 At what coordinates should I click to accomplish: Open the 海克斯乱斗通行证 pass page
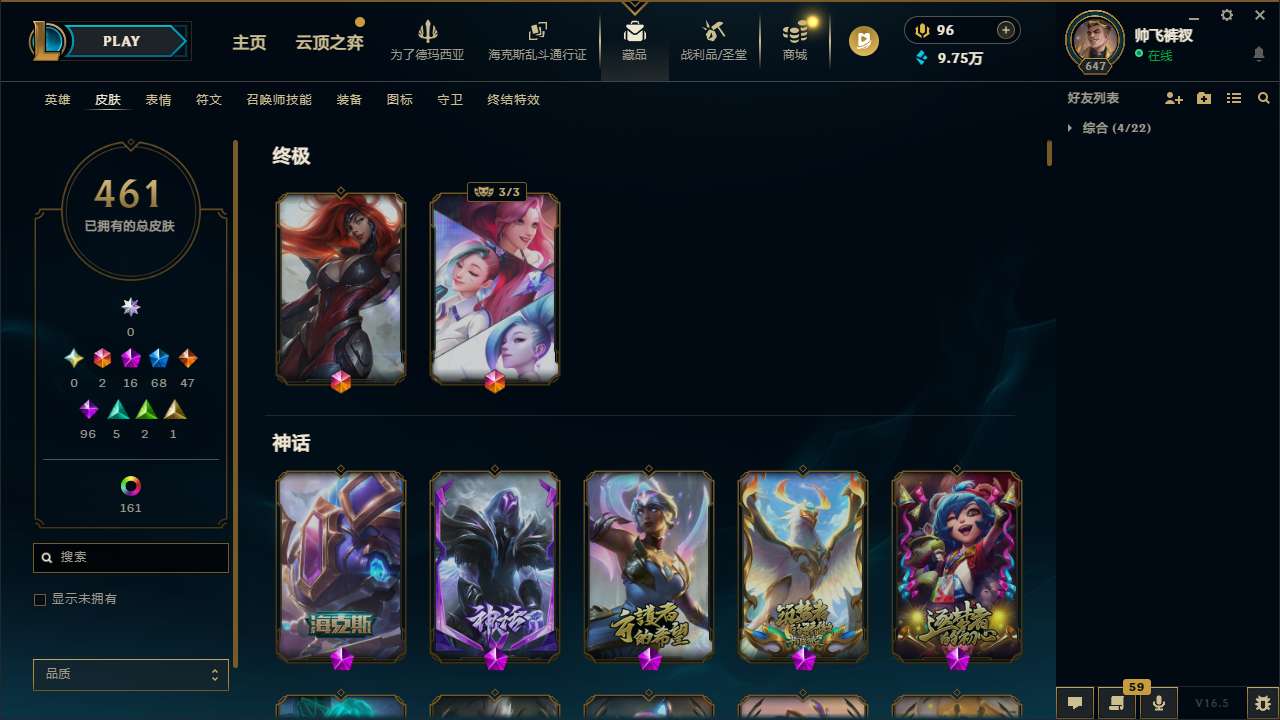pos(537,40)
